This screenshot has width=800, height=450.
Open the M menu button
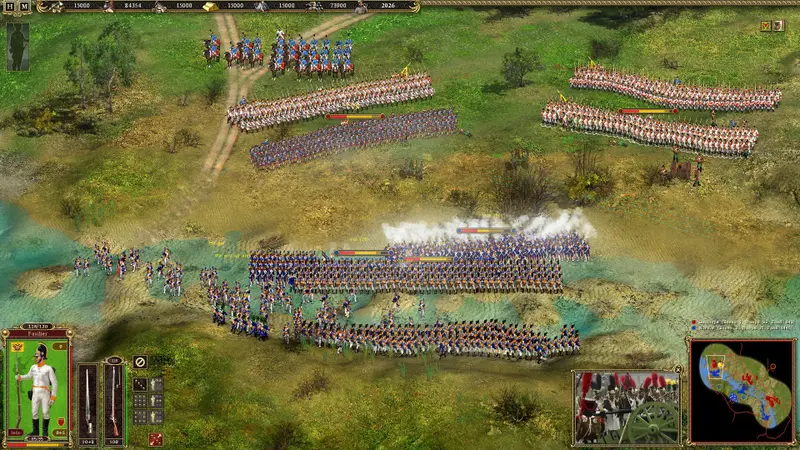point(24,7)
